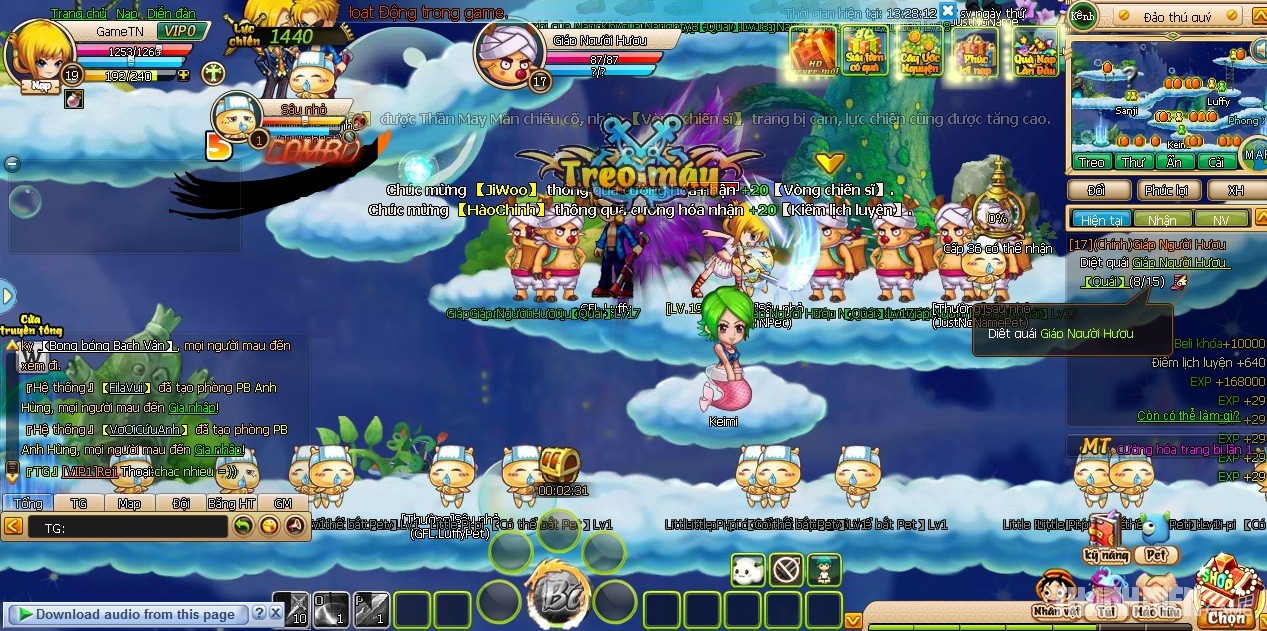This screenshot has width=1267, height=631.
Task: Switch to the Nhận quest tab
Action: click(x=1162, y=219)
